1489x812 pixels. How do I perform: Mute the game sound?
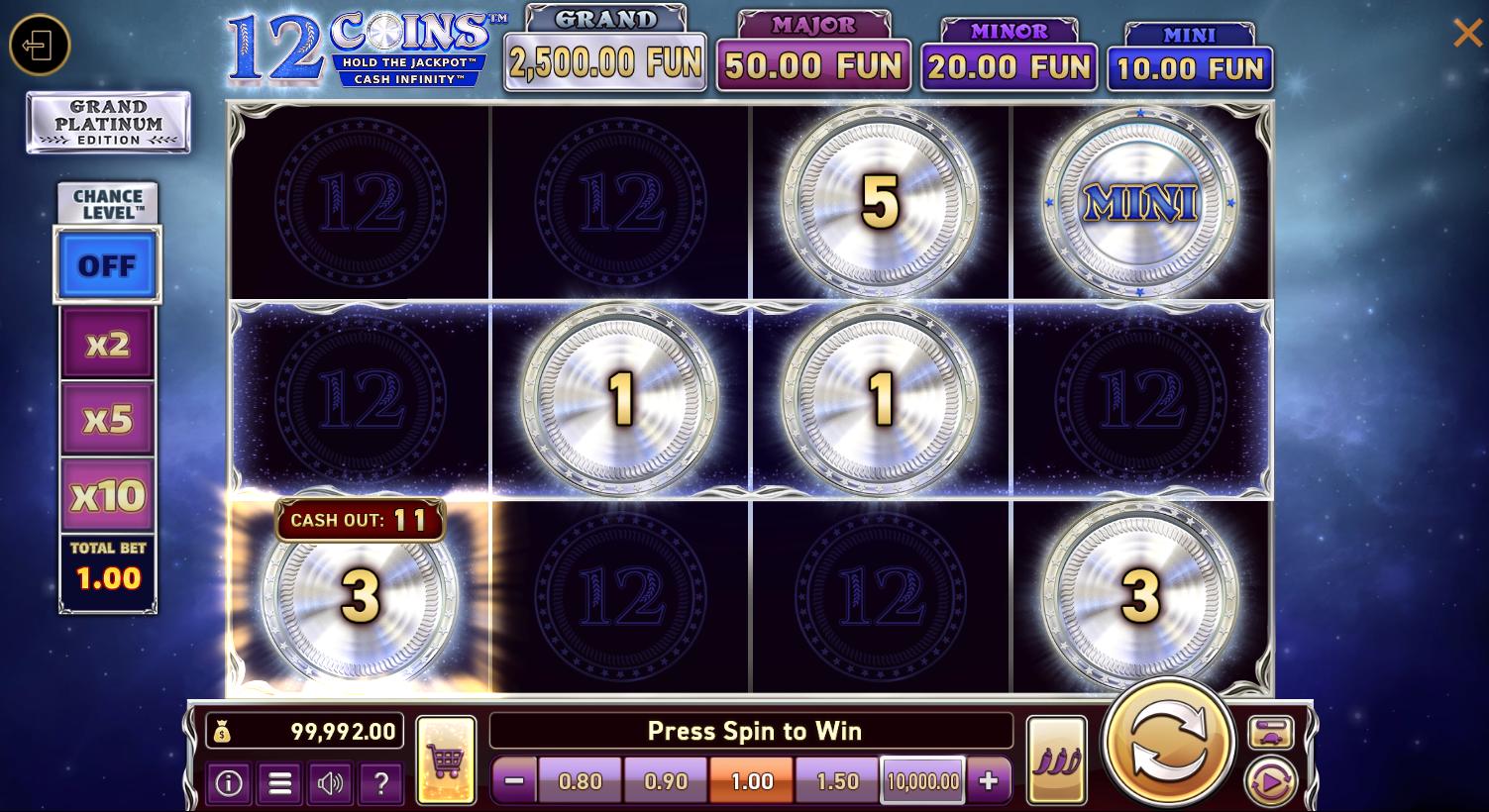tap(330, 783)
